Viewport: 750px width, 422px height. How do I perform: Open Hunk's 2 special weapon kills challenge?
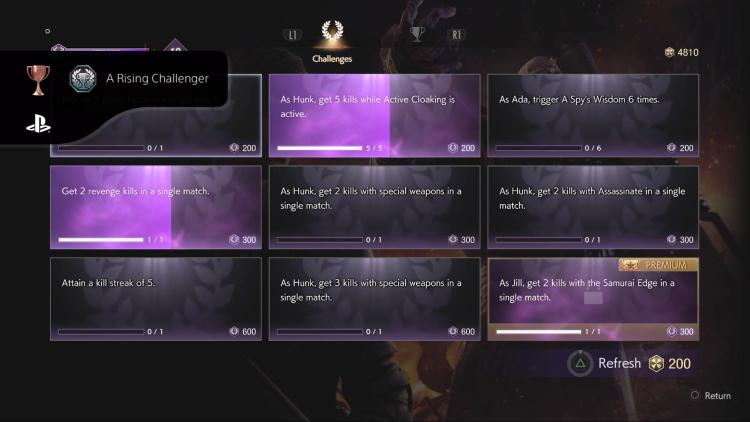pyautogui.click(x=374, y=207)
